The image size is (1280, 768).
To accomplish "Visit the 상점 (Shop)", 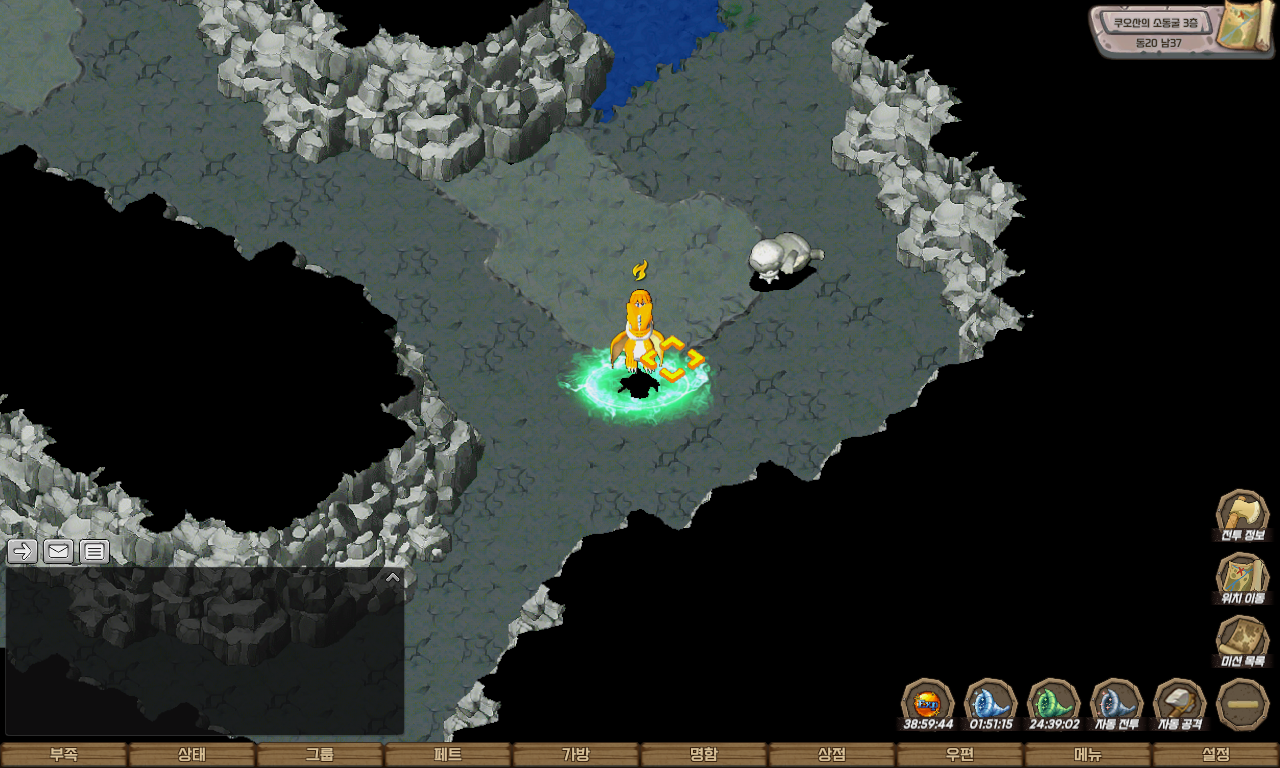I will [832, 755].
